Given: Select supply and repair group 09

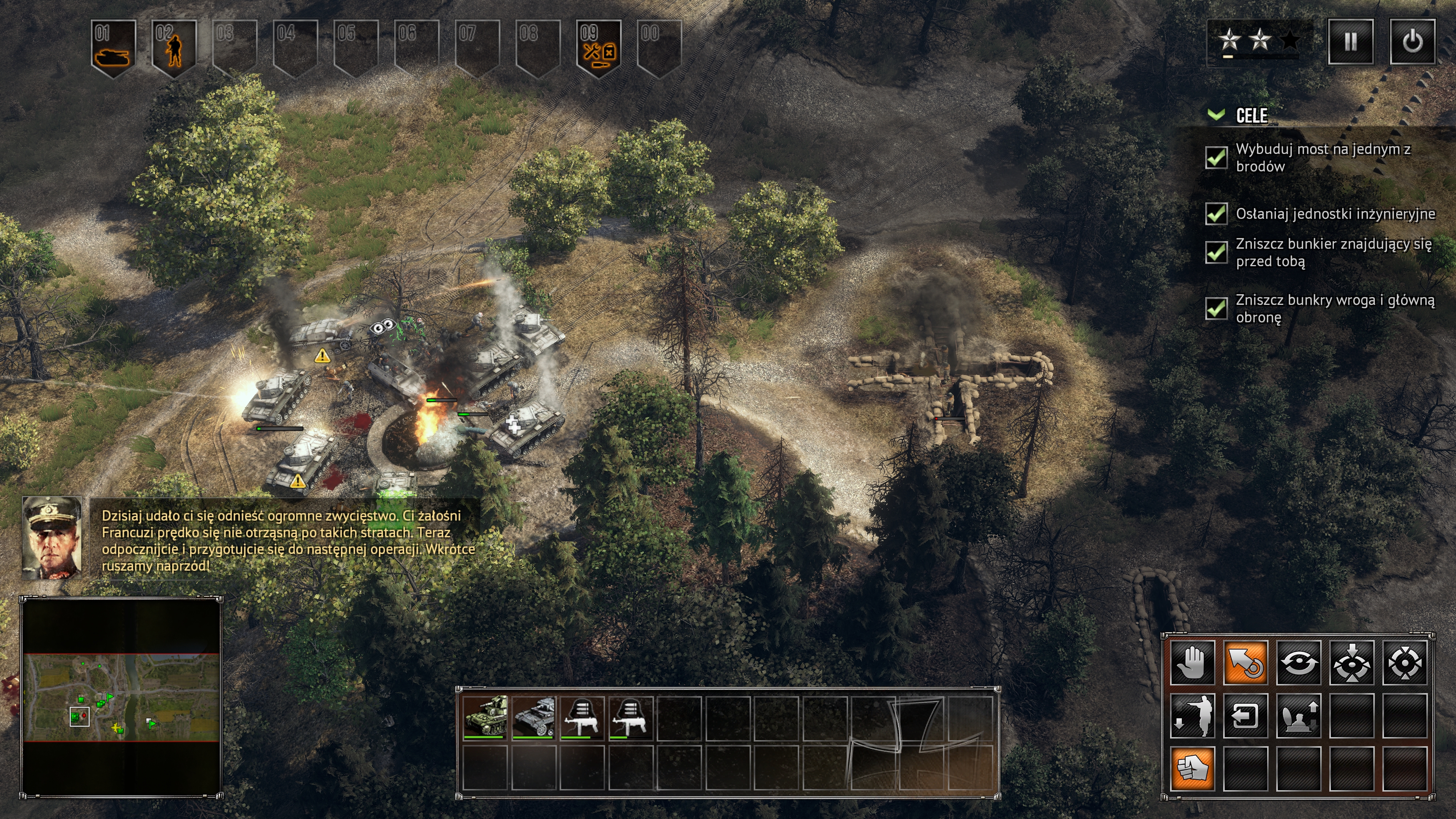Looking at the screenshot, I should [x=599, y=48].
